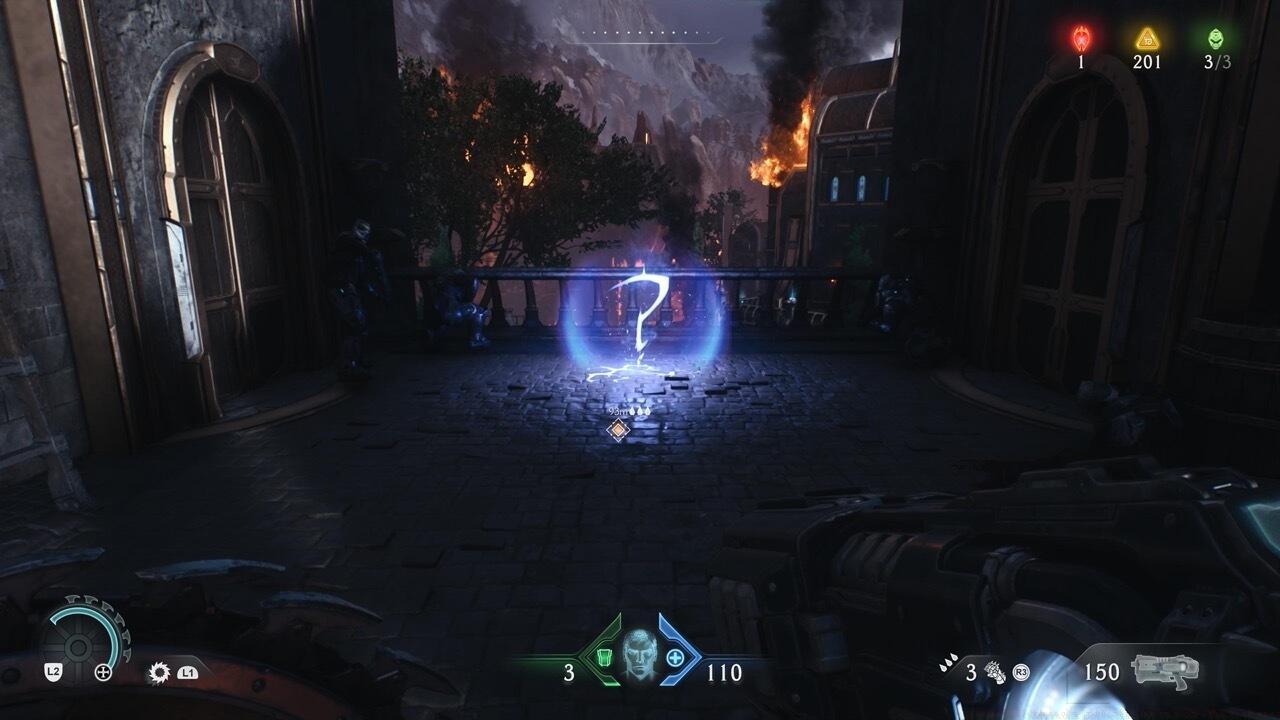This screenshot has height=720, width=1280.
Task: Click the green helmet extra lives icon
Action: [x=1215, y=39]
